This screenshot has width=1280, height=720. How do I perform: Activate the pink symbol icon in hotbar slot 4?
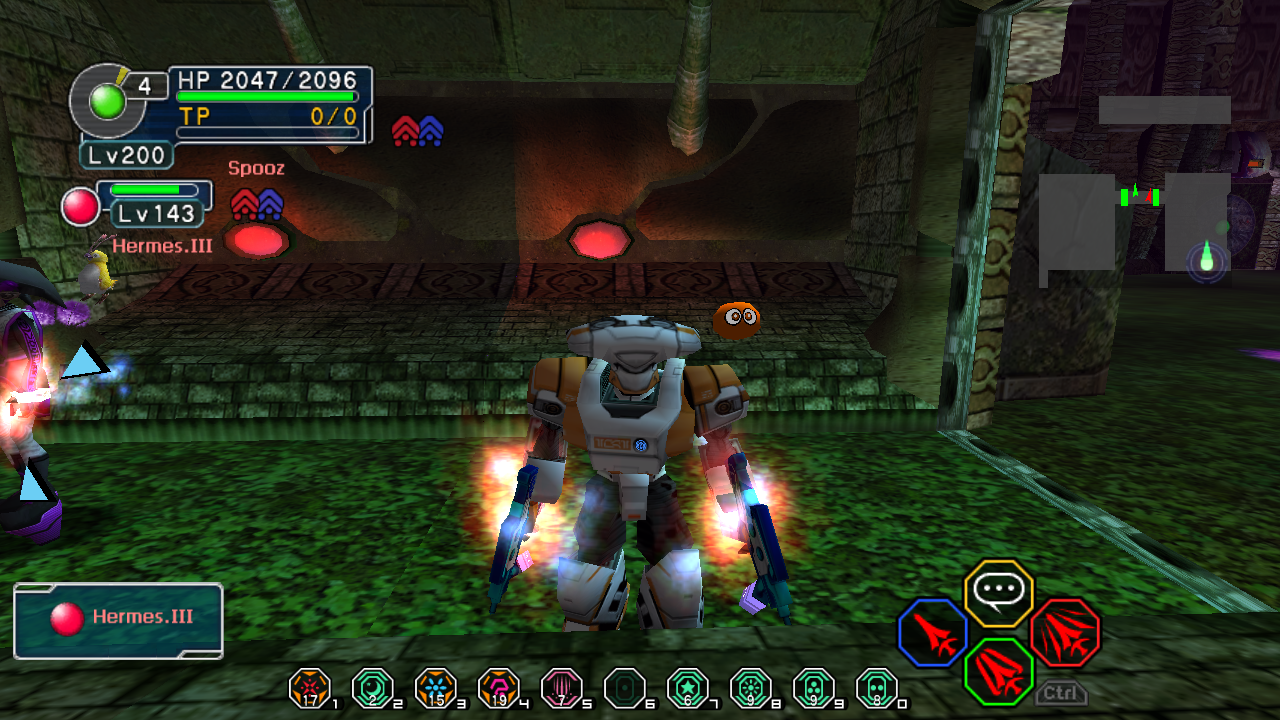tap(498, 687)
